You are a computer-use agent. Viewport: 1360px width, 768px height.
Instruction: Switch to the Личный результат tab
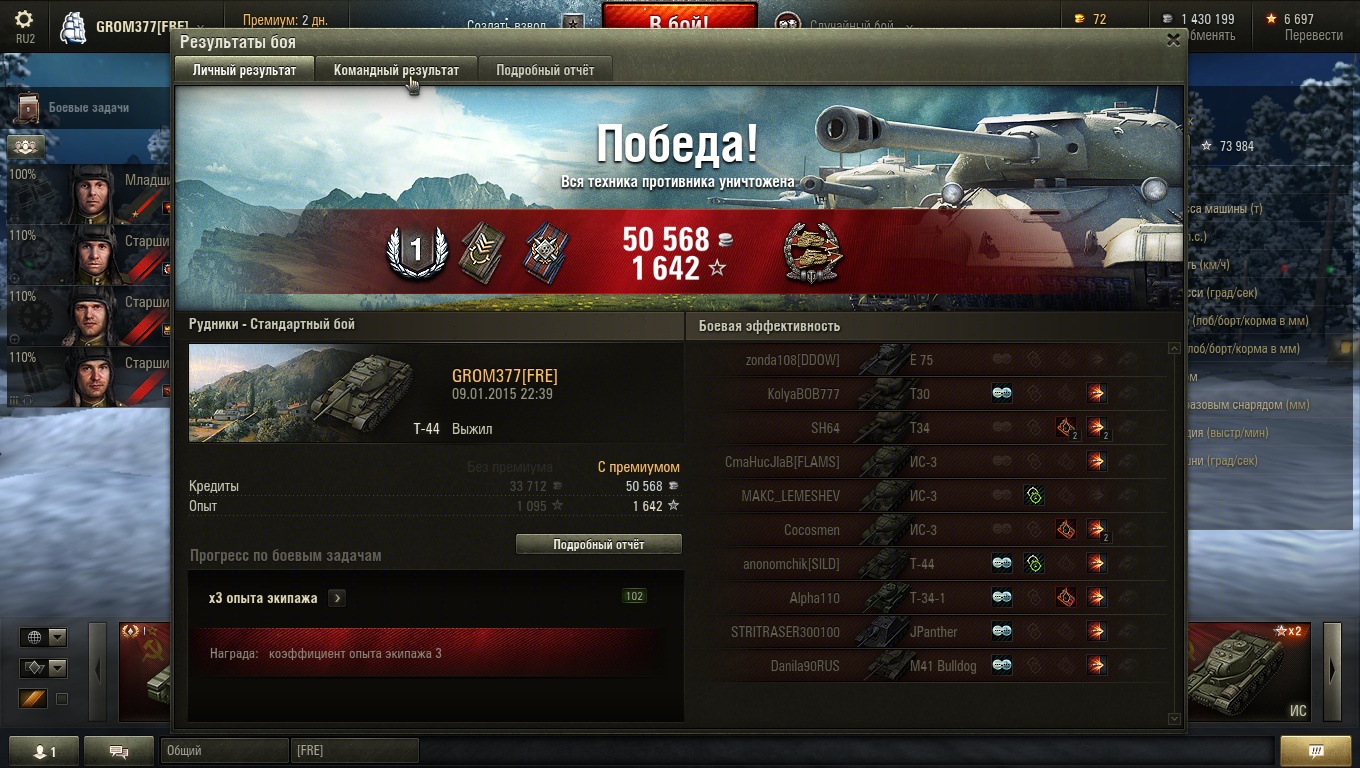[244, 70]
